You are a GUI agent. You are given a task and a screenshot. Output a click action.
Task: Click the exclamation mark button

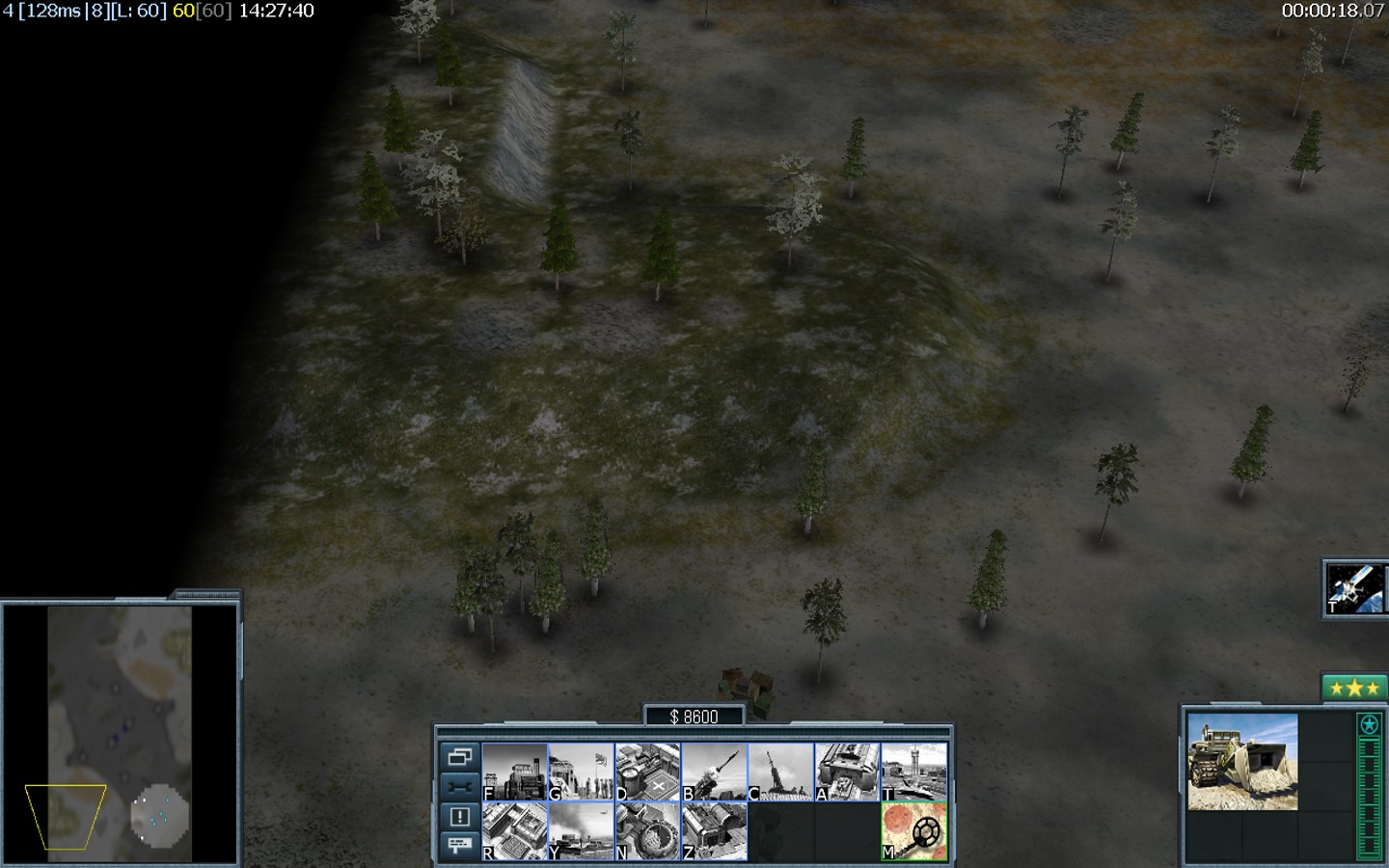point(459,816)
